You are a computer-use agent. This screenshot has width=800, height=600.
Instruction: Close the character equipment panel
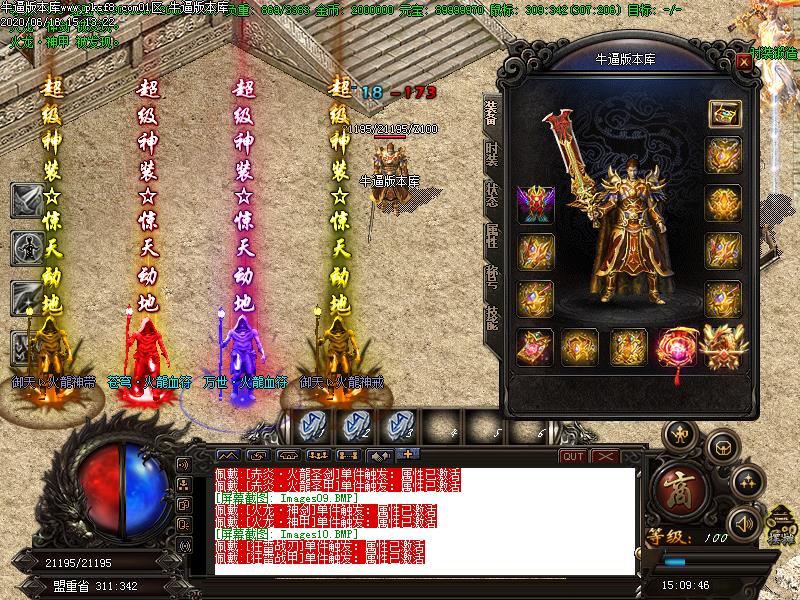tap(744, 61)
